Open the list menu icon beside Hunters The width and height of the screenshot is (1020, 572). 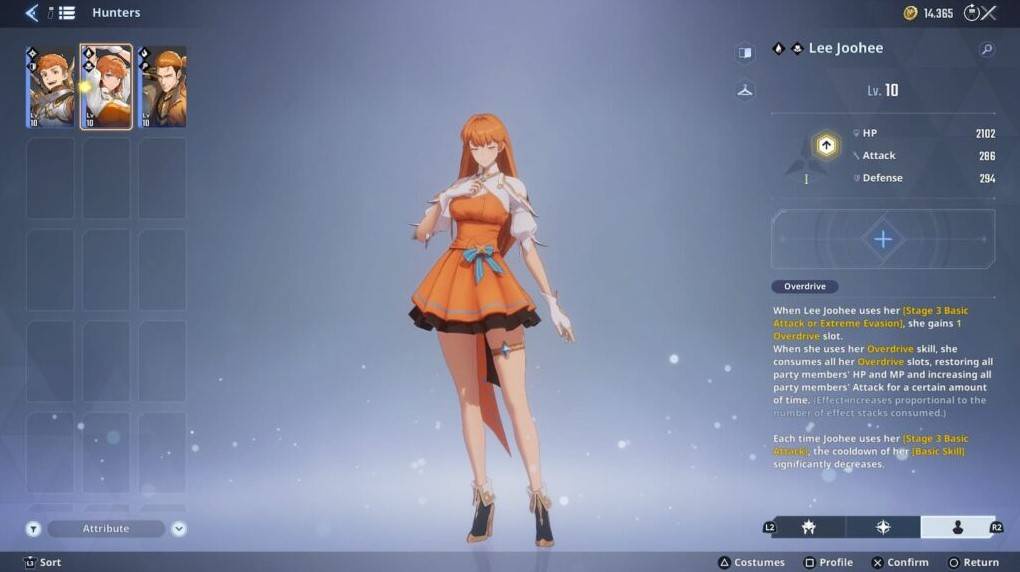pyautogui.click(x=65, y=13)
